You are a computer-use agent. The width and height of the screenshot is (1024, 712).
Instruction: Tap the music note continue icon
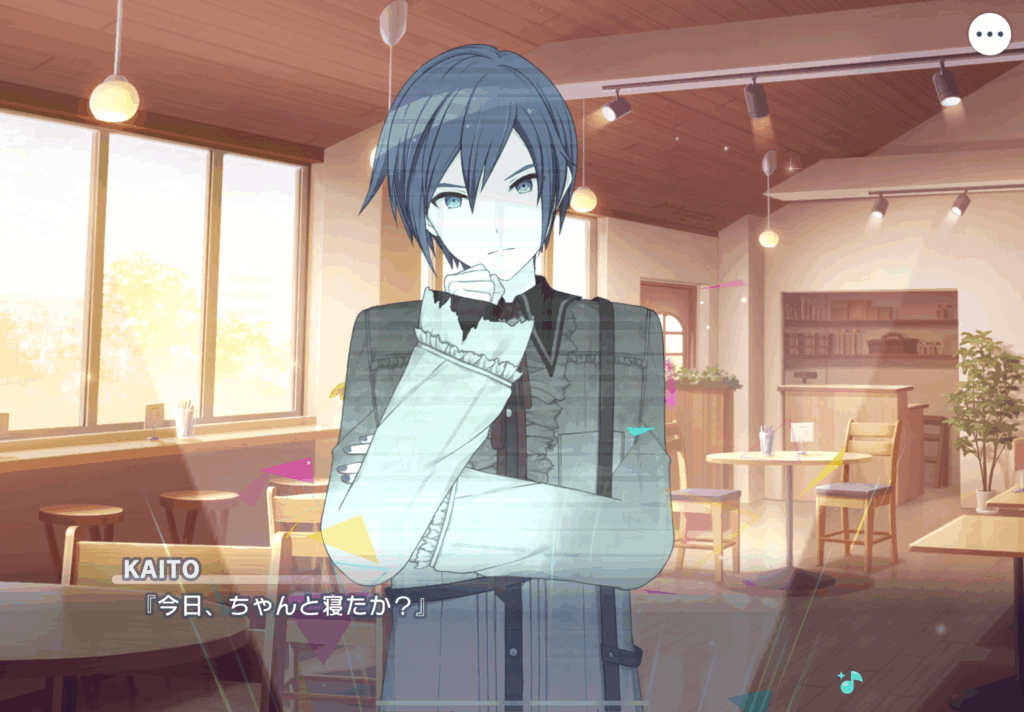849,682
